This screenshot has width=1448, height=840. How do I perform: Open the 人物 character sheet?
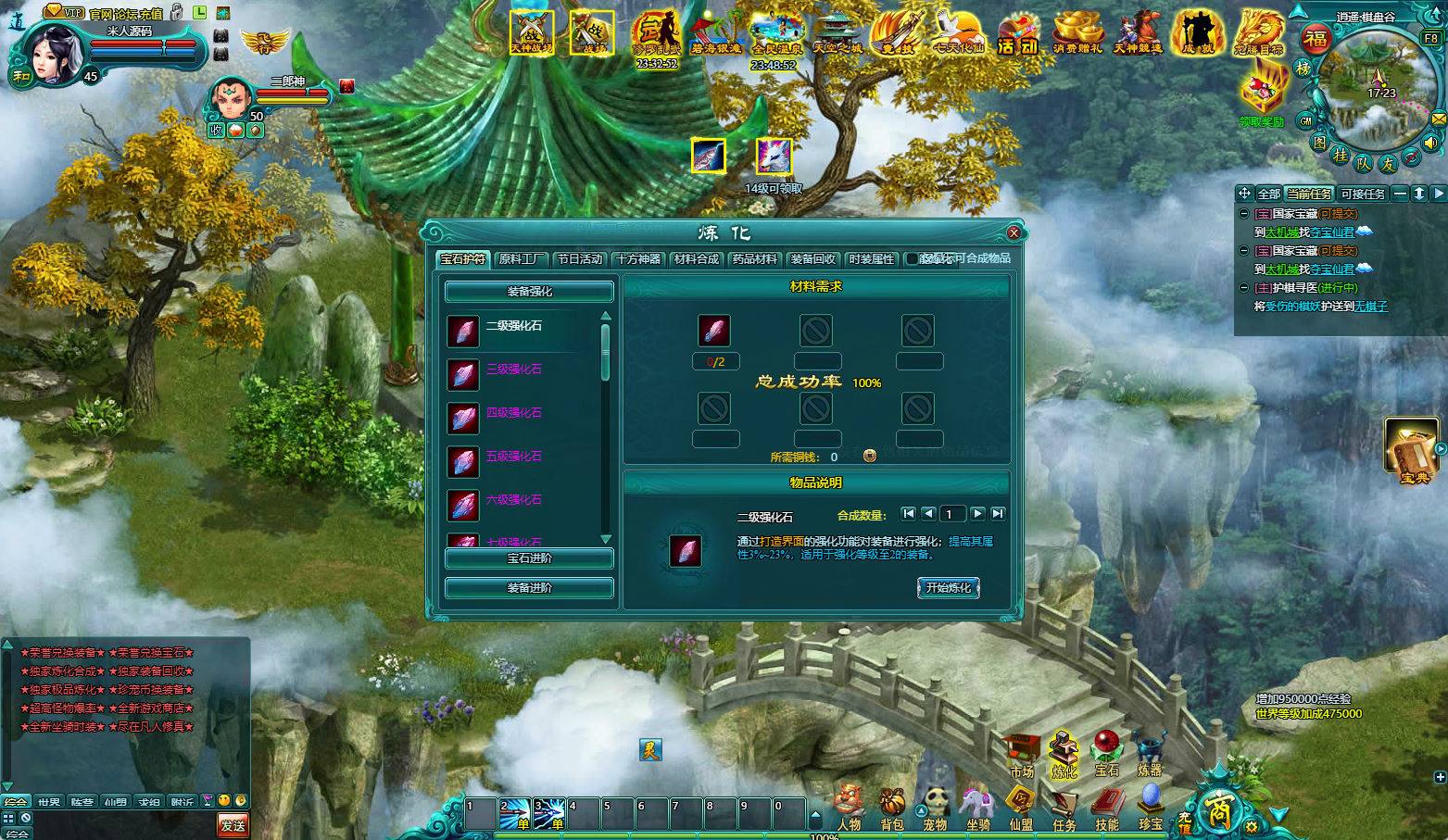(x=849, y=809)
